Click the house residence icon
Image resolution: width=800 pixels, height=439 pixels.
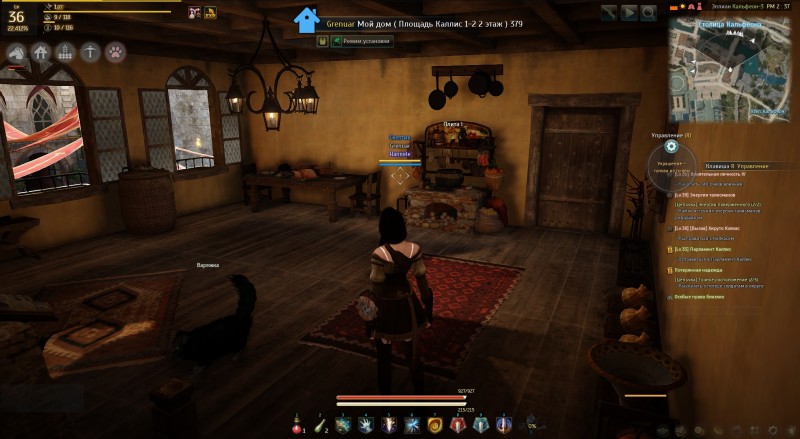(x=41, y=51)
